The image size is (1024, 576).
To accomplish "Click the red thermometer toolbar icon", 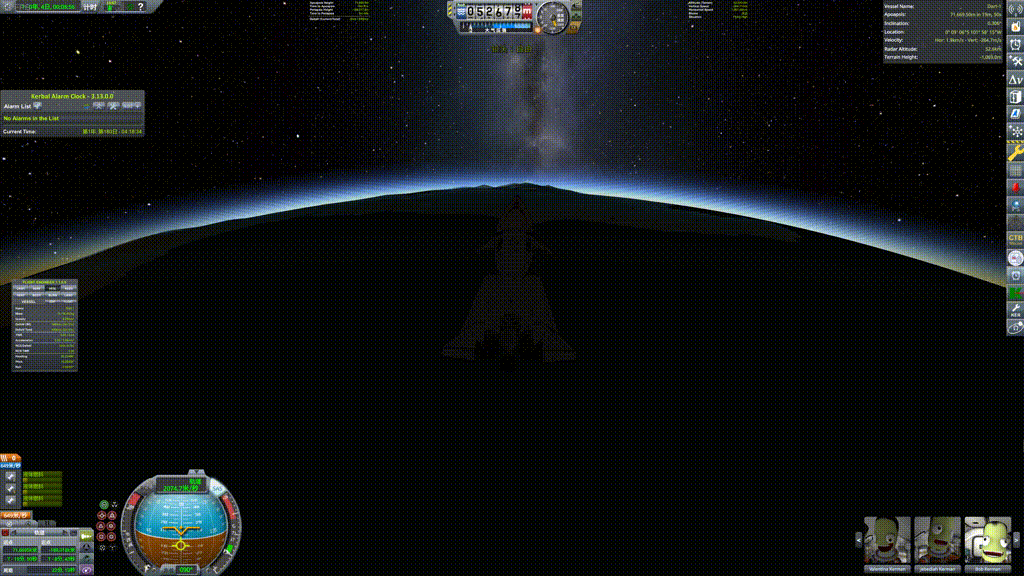I will click(1015, 187).
